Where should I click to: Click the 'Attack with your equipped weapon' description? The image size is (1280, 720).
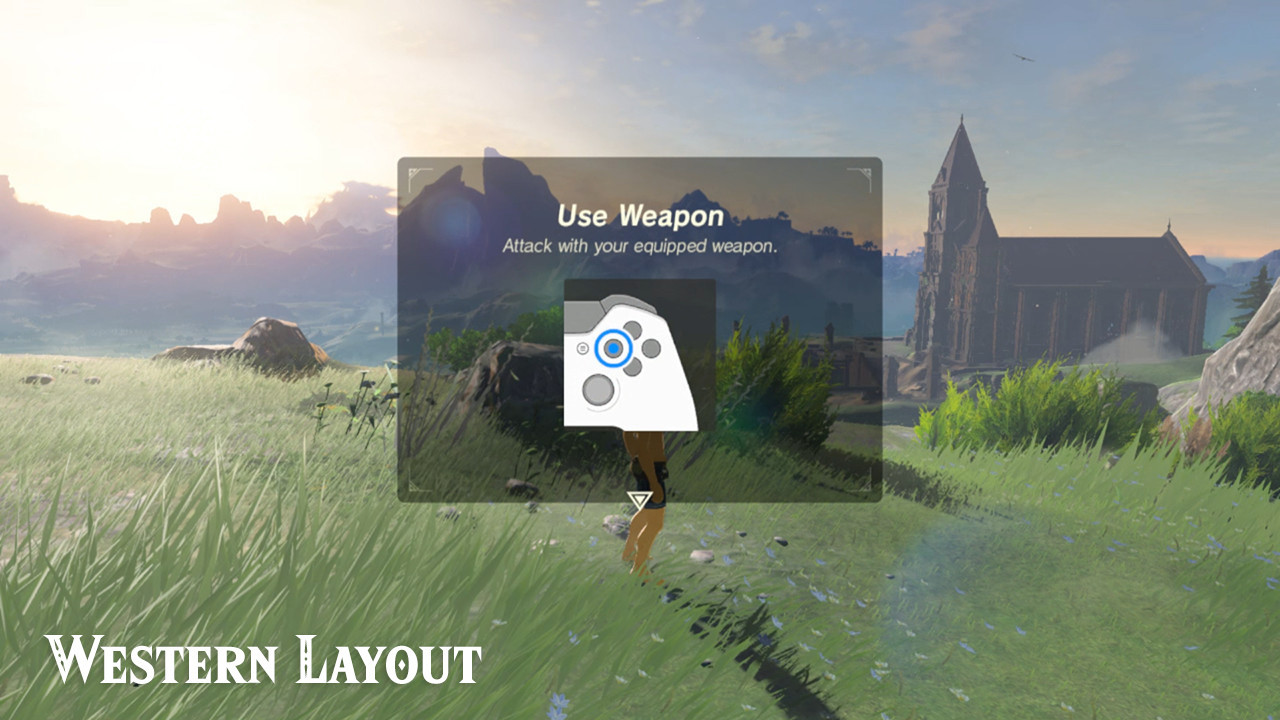(x=639, y=243)
